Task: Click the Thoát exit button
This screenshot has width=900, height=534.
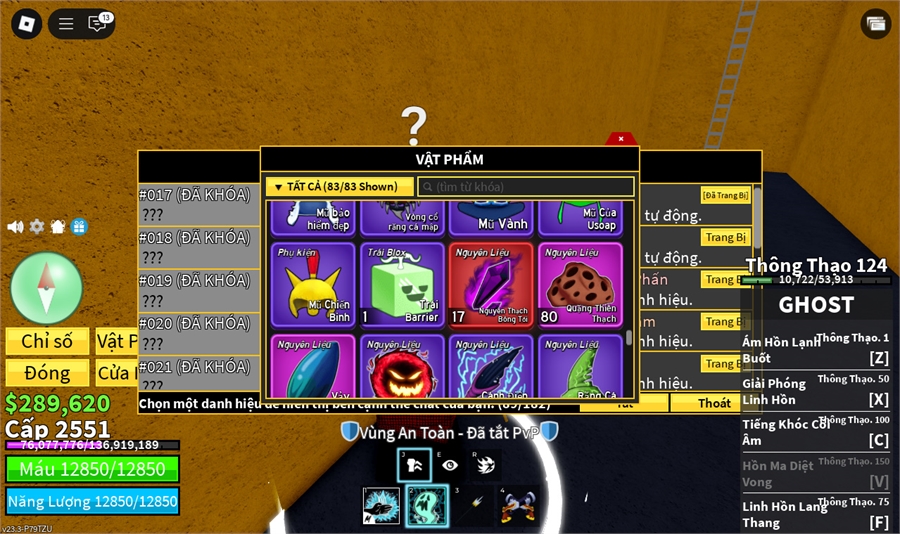Action: point(714,403)
